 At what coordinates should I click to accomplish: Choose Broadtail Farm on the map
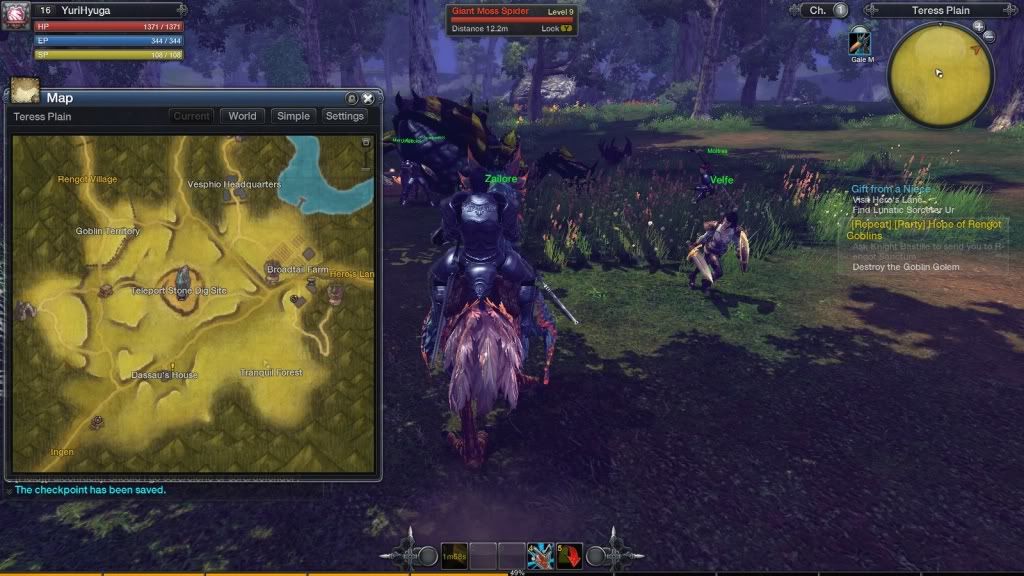coord(297,269)
